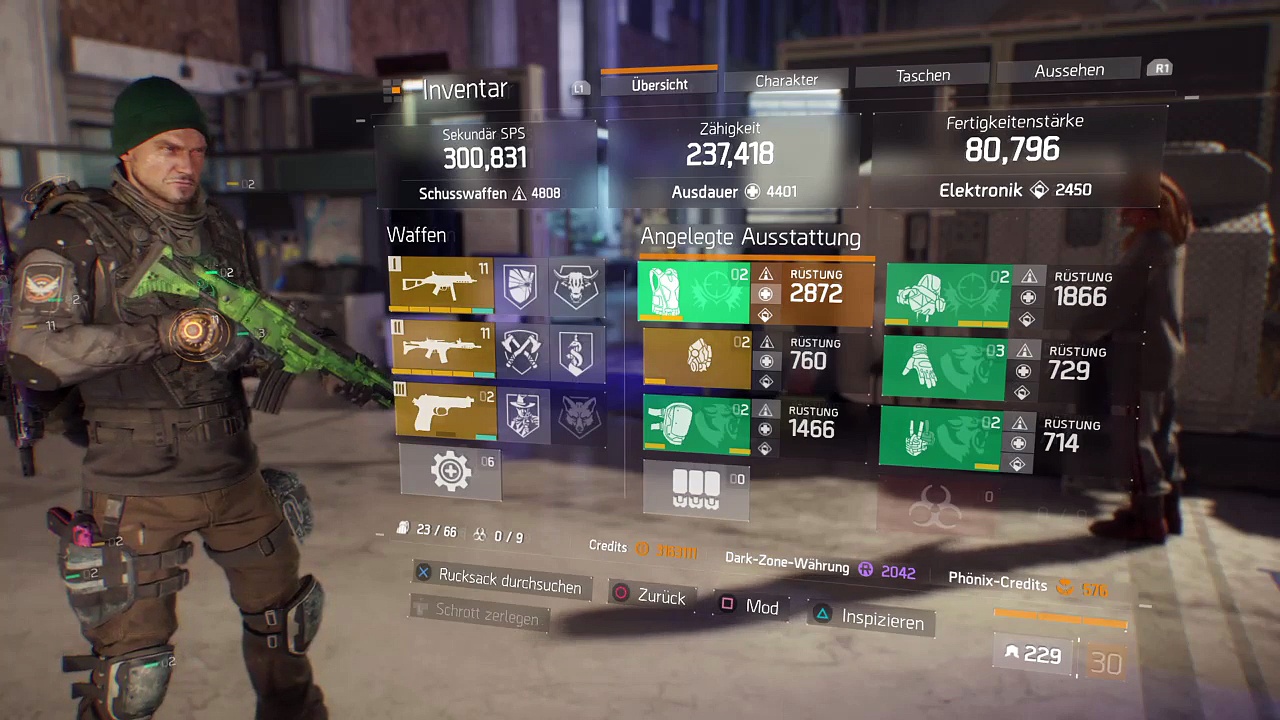Screen dimensions: 1280x720
Task: Click Rucksack durchsuchen
Action: pos(498,582)
